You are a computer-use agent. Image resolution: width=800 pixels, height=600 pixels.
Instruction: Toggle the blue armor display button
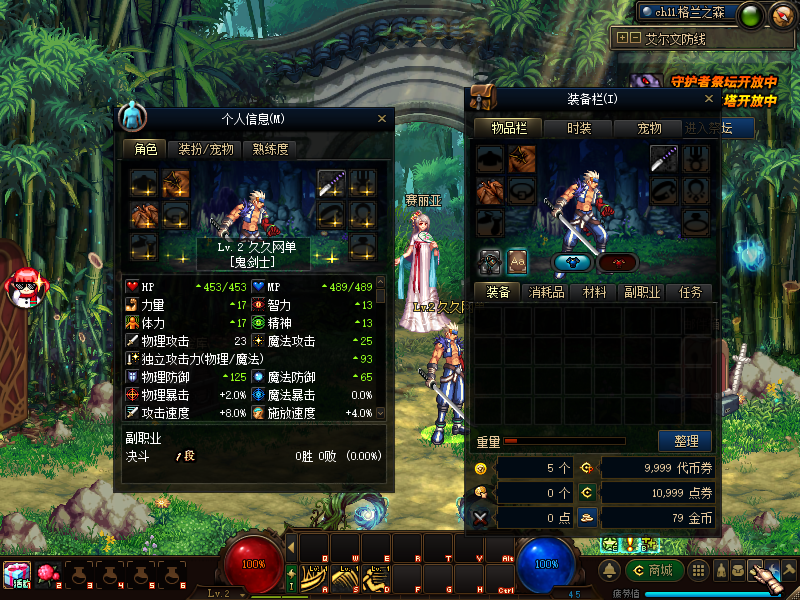click(x=573, y=262)
